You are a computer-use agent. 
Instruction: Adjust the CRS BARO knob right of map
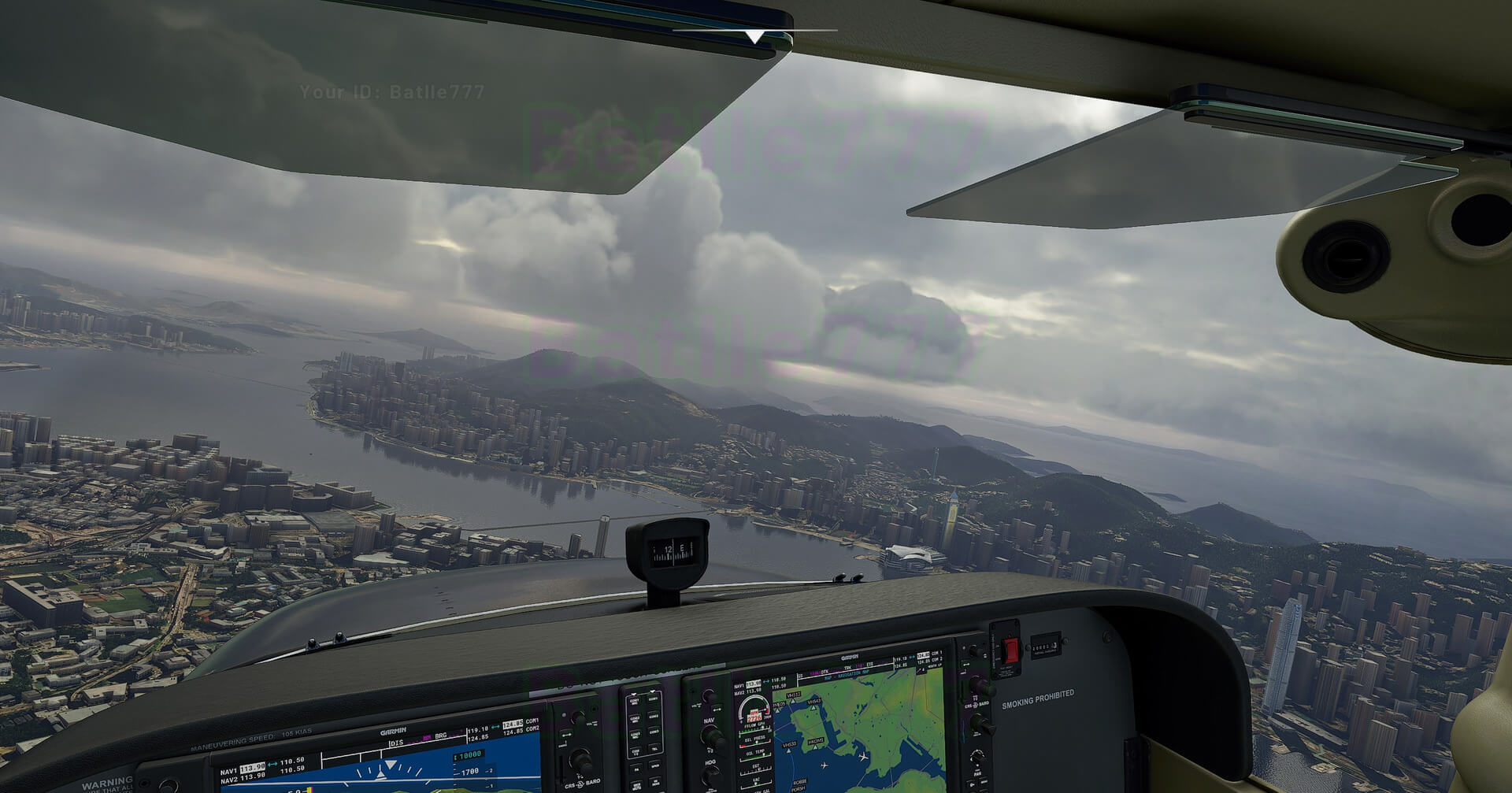pos(983,723)
